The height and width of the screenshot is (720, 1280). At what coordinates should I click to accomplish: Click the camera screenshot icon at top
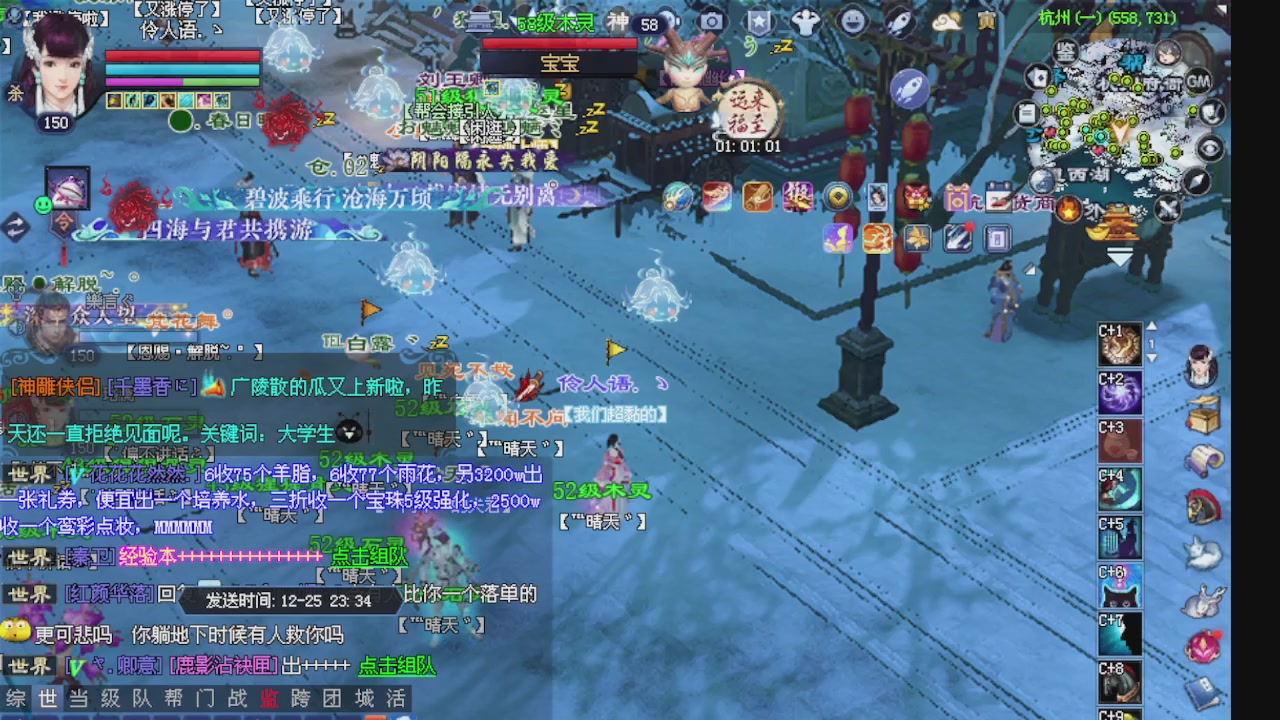[x=712, y=20]
